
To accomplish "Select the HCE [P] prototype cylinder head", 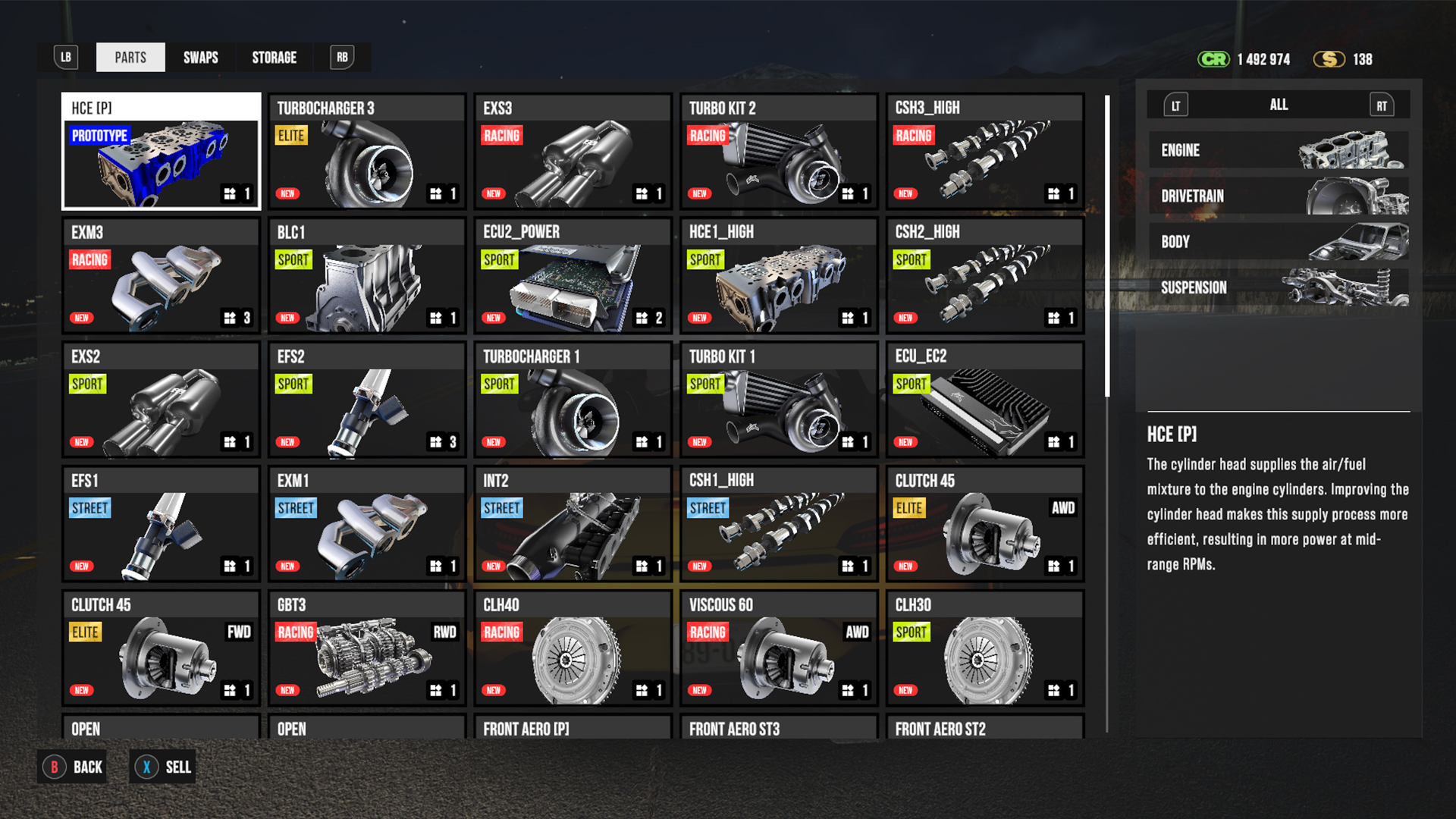I will (162, 152).
